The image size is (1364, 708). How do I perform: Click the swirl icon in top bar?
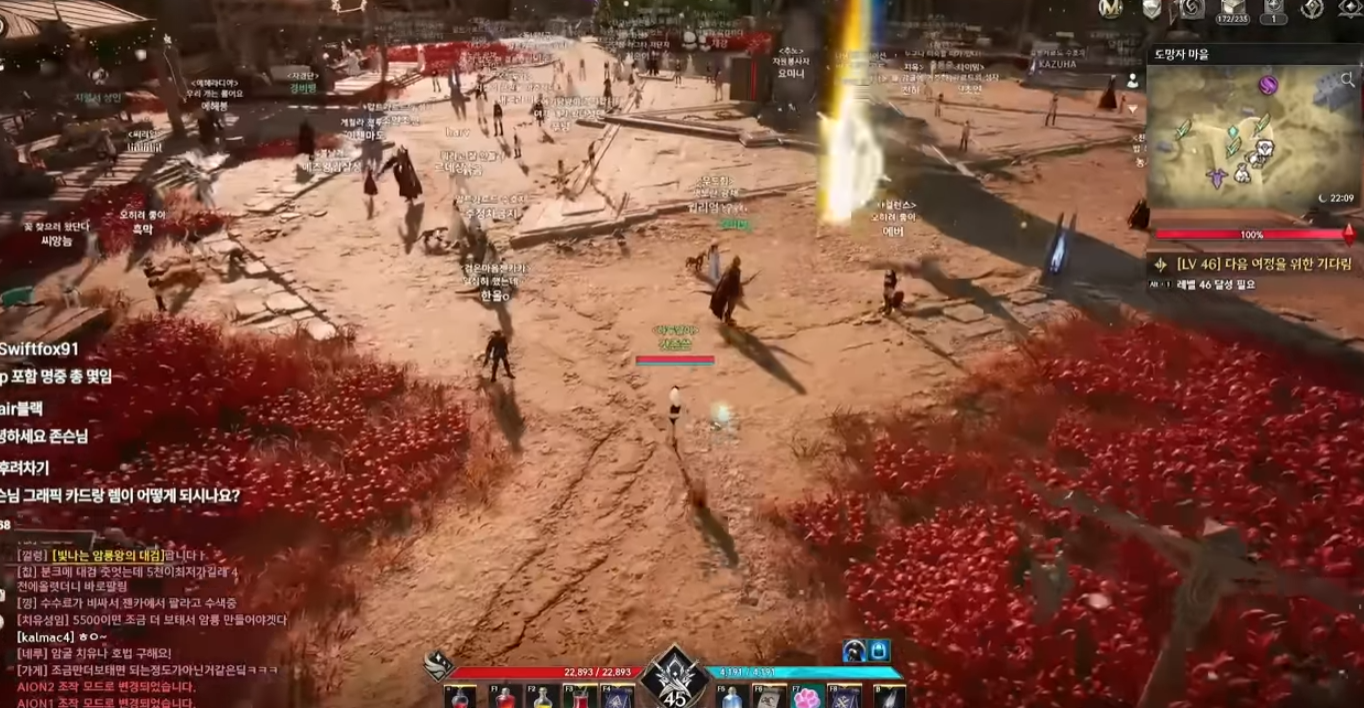click(x=1190, y=8)
